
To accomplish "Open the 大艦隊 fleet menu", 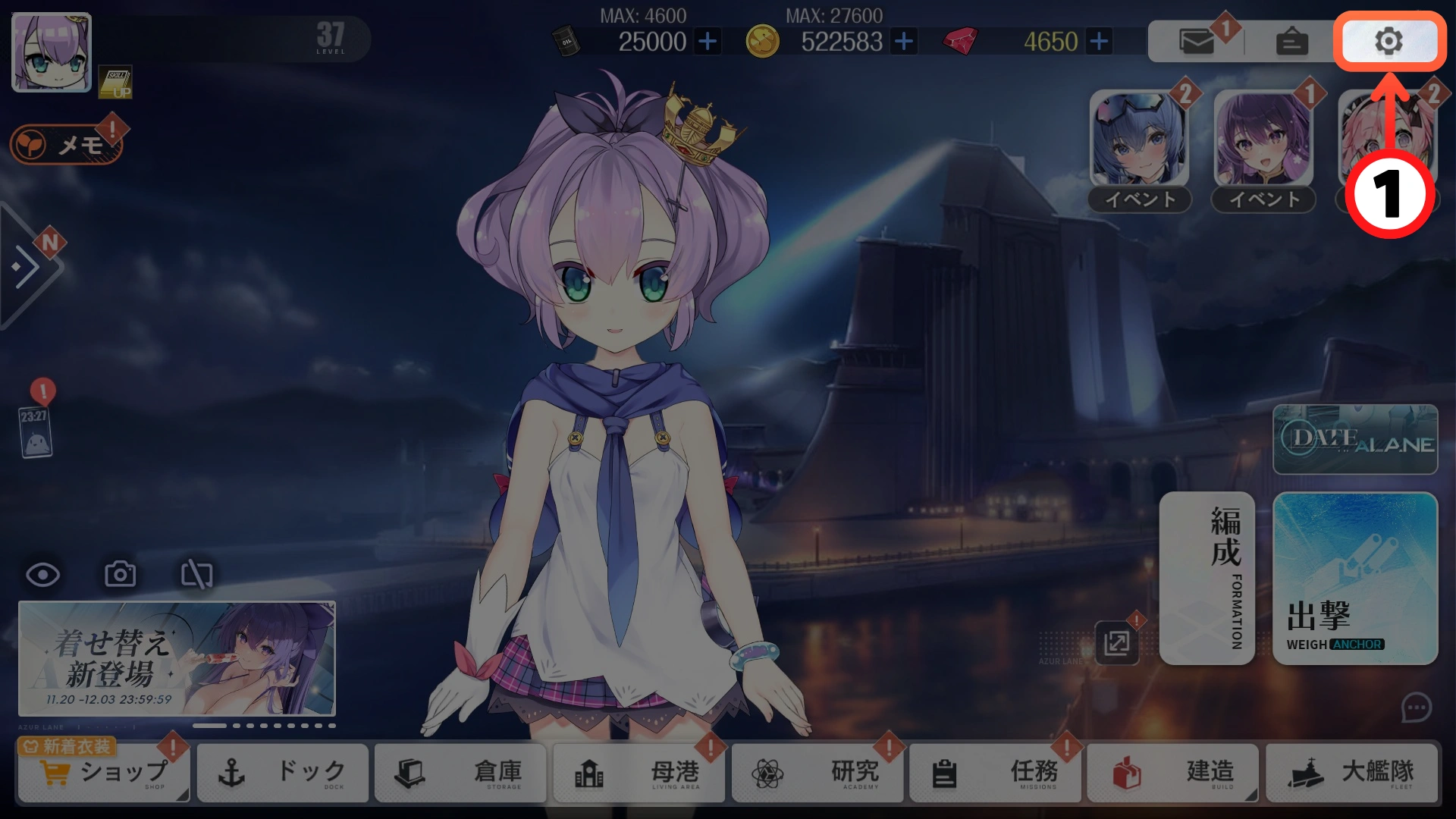I will (1352, 773).
